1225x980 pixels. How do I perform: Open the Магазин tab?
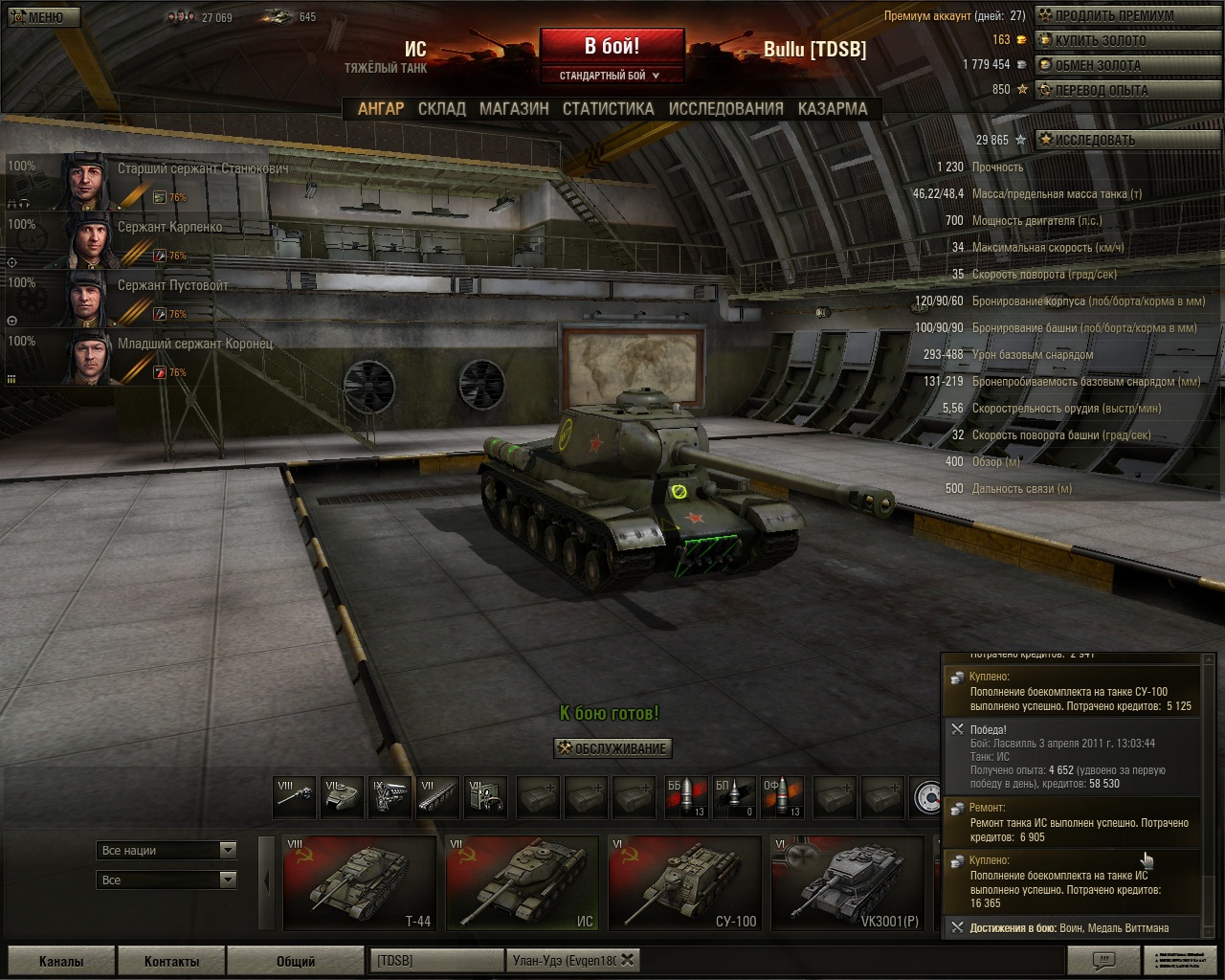point(512,109)
